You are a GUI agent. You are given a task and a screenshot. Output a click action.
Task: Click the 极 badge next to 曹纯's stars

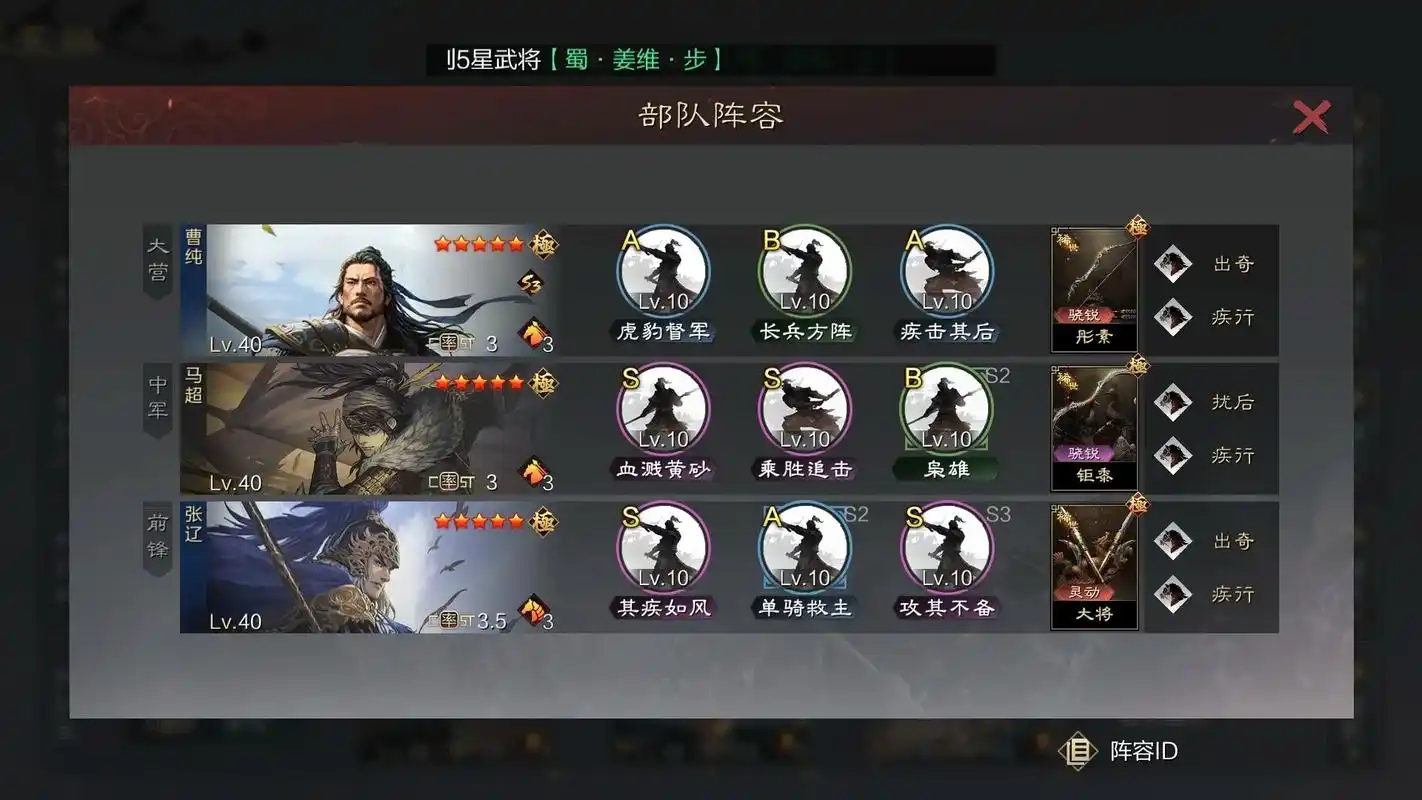tap(541, 243)
